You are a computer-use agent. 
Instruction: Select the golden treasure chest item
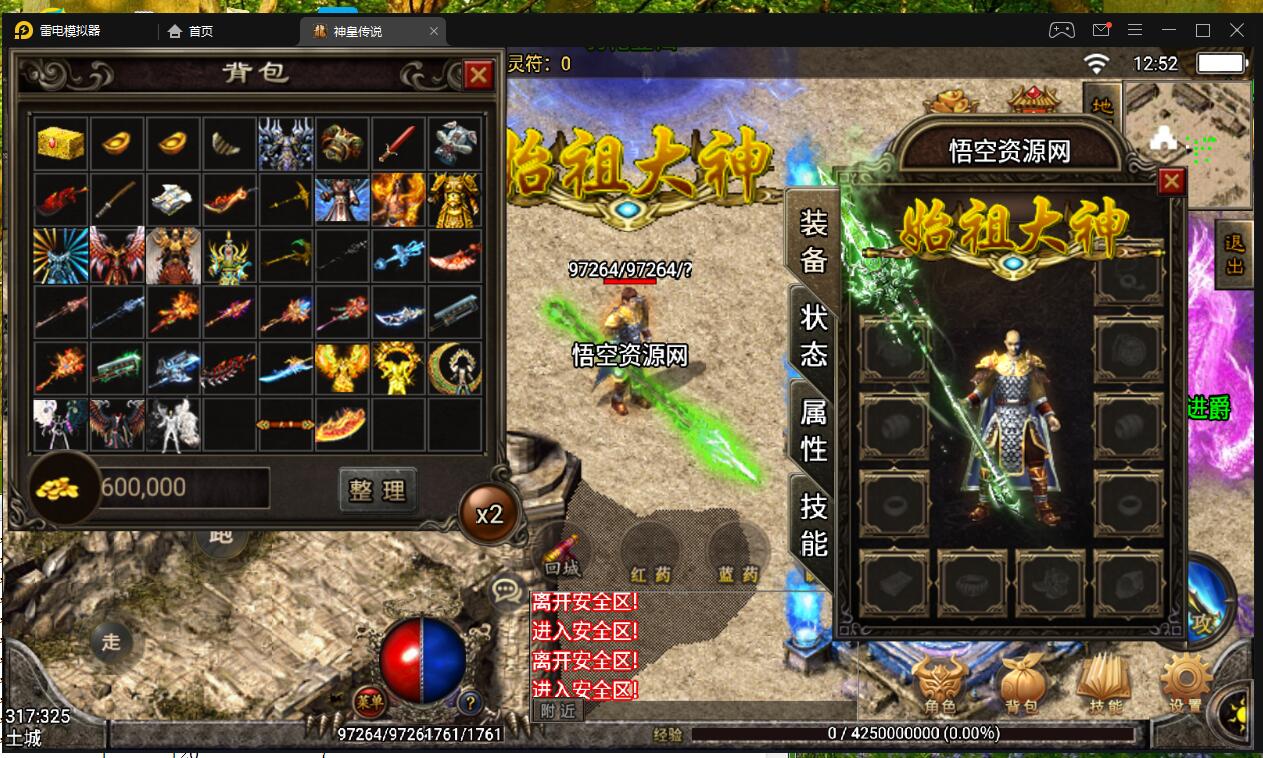pyautogui.click(x=60, y=143)
